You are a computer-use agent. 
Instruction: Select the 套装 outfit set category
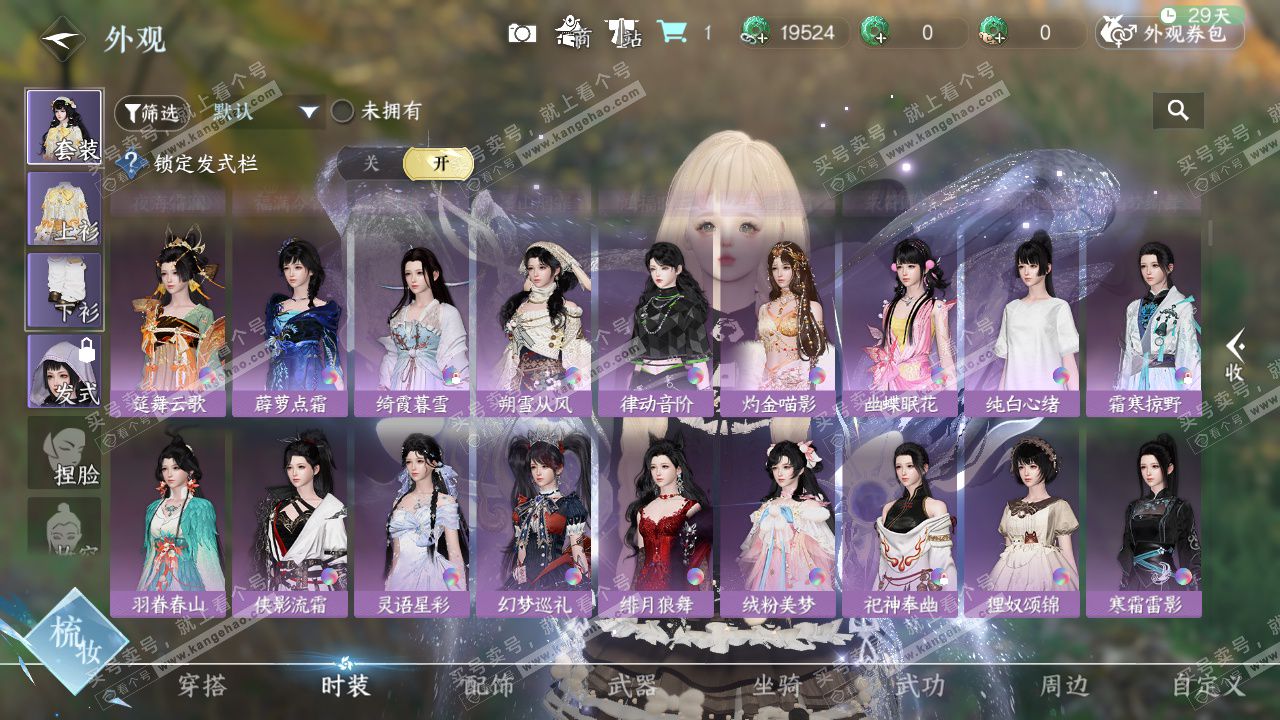[x=64, y=127]
